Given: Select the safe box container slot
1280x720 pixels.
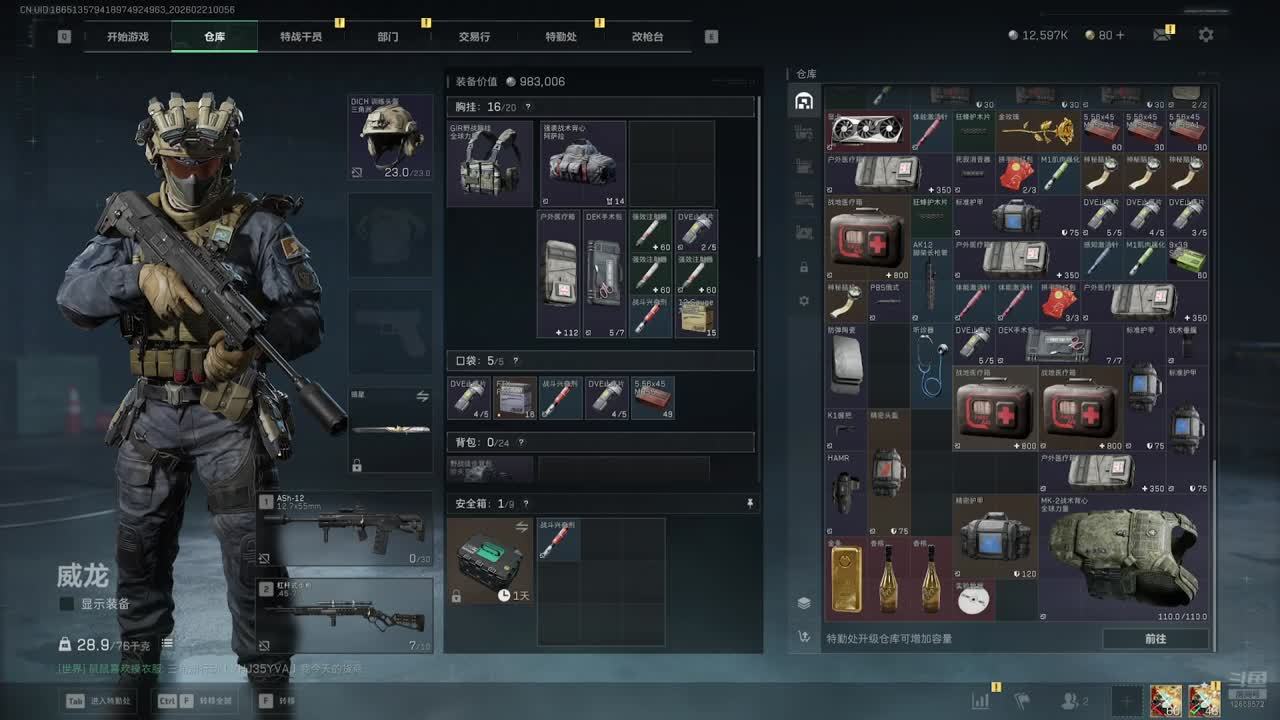Looking at the screenshot, I should (x=490, y=560).
